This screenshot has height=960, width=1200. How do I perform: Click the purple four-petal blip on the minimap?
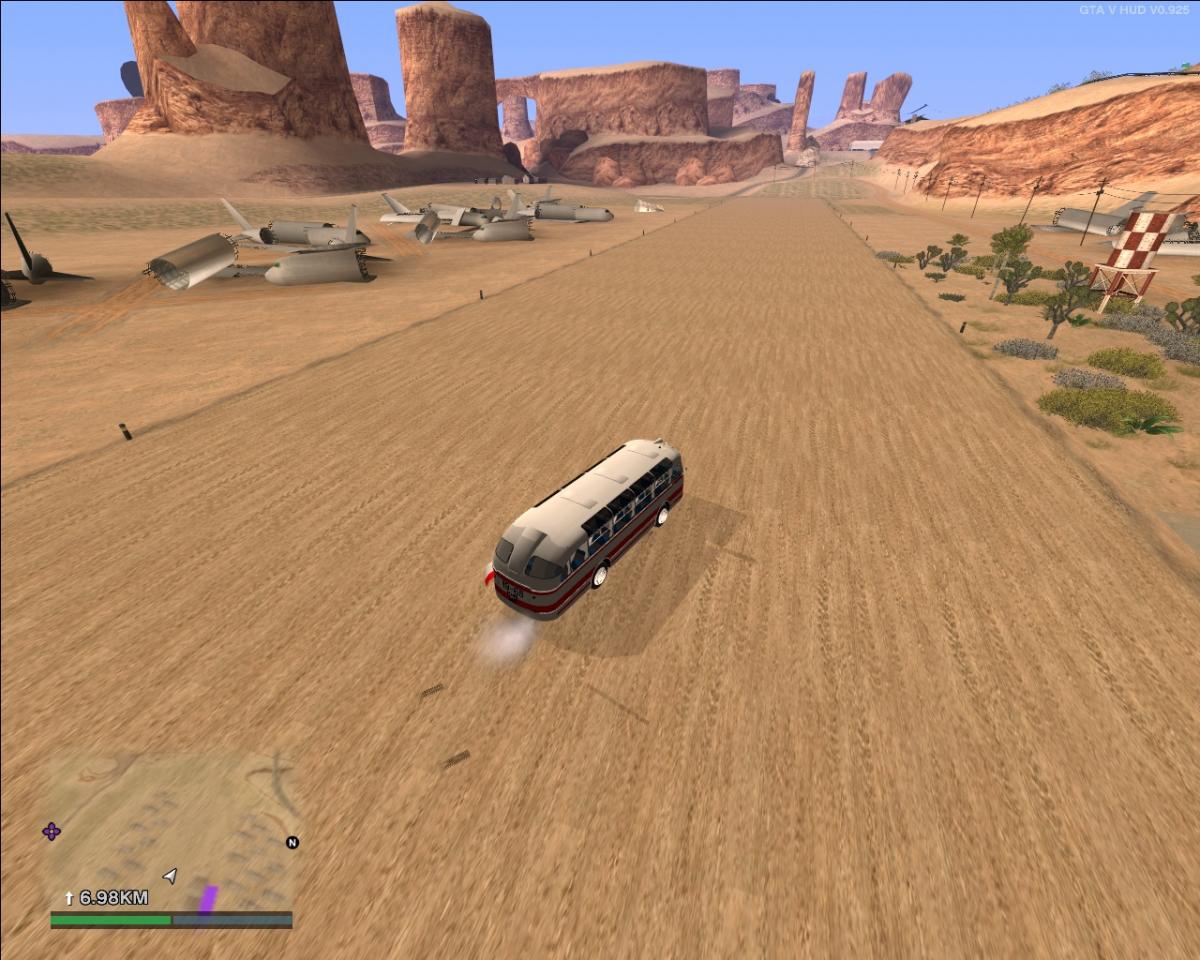tap(51, 831)
